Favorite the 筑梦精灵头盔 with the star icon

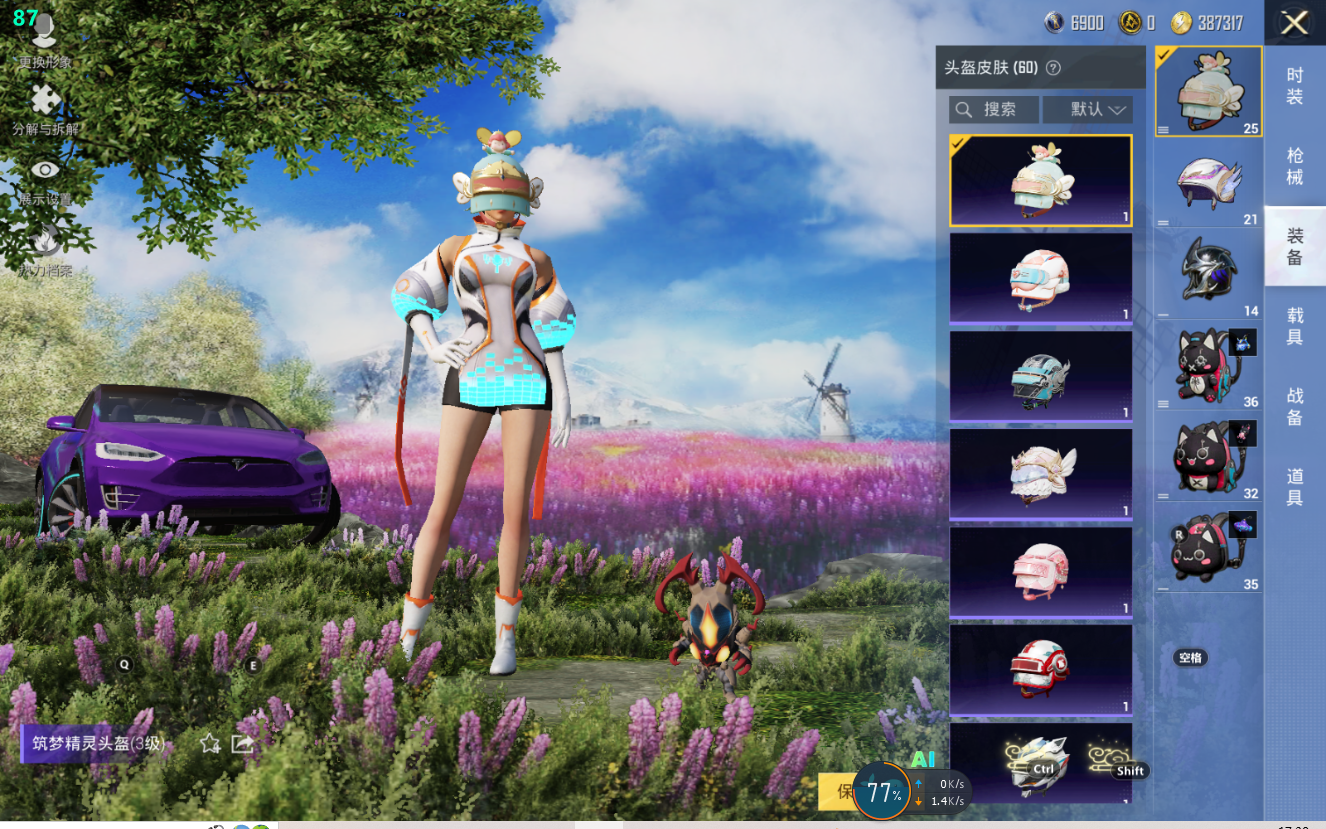coord(210,743)
